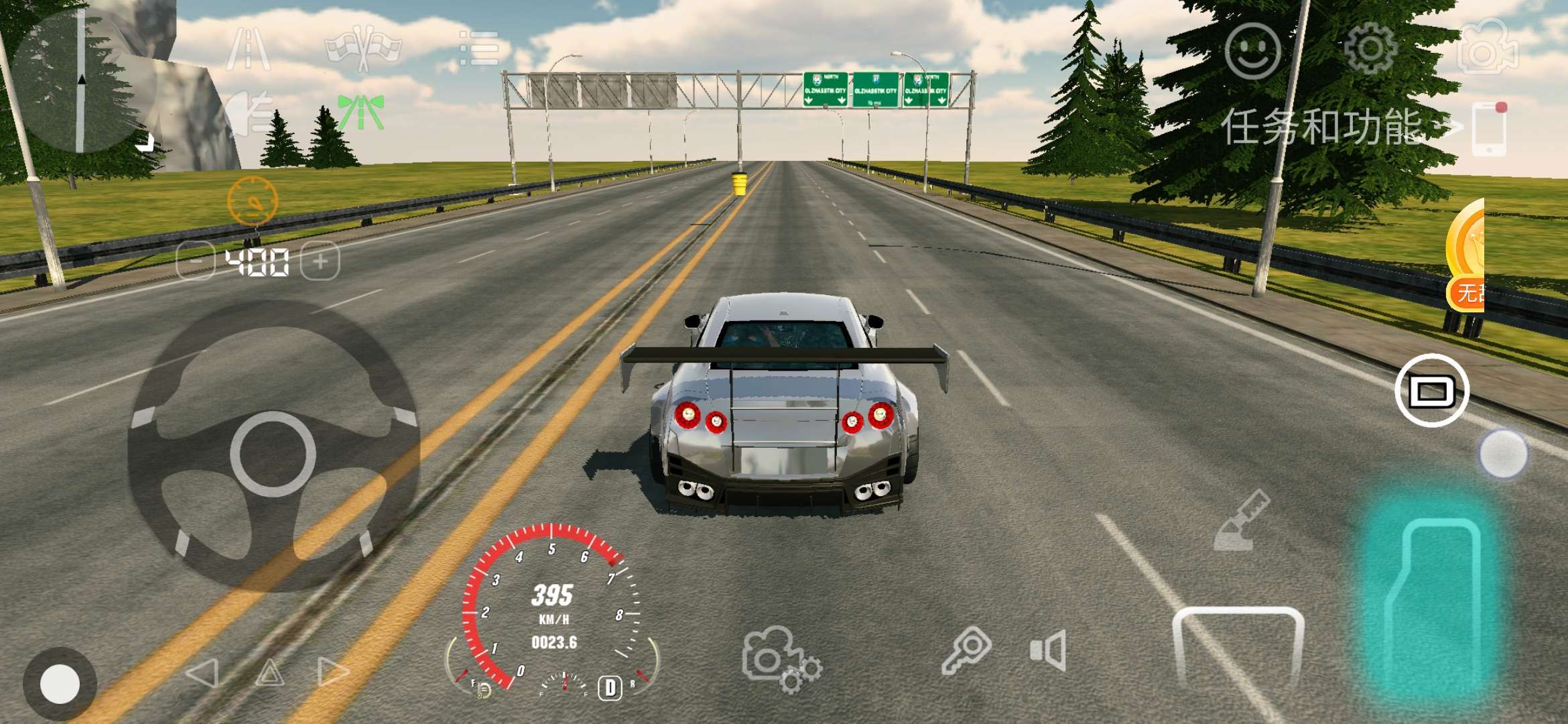Open the list menu icon
The width and height of the screenshot is (1568, 724).
479,48
